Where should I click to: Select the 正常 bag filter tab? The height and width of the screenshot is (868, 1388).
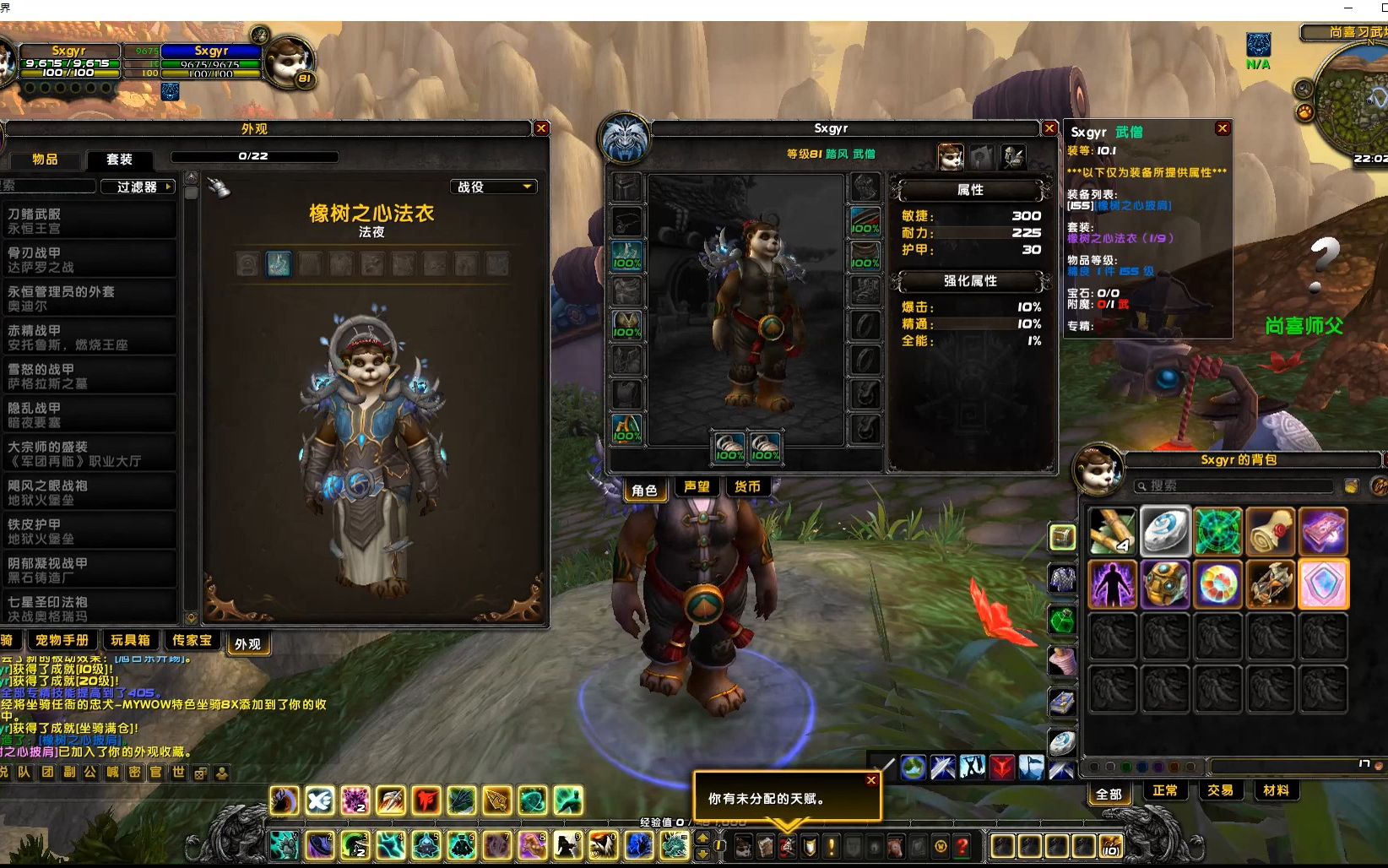coord(1165,791)
